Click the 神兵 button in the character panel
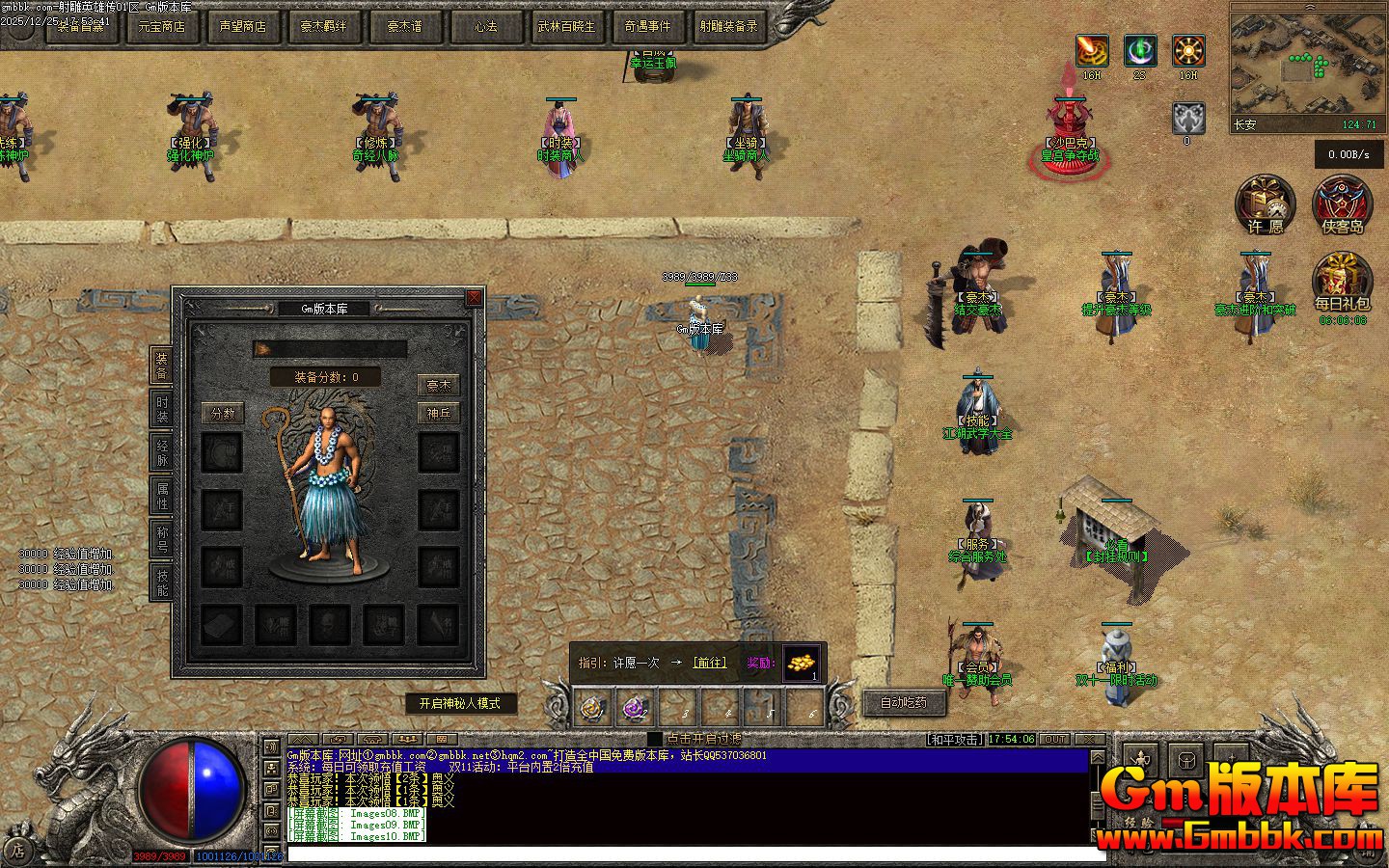This screenshot has height=868, width=1389. [x=439, y=414]
